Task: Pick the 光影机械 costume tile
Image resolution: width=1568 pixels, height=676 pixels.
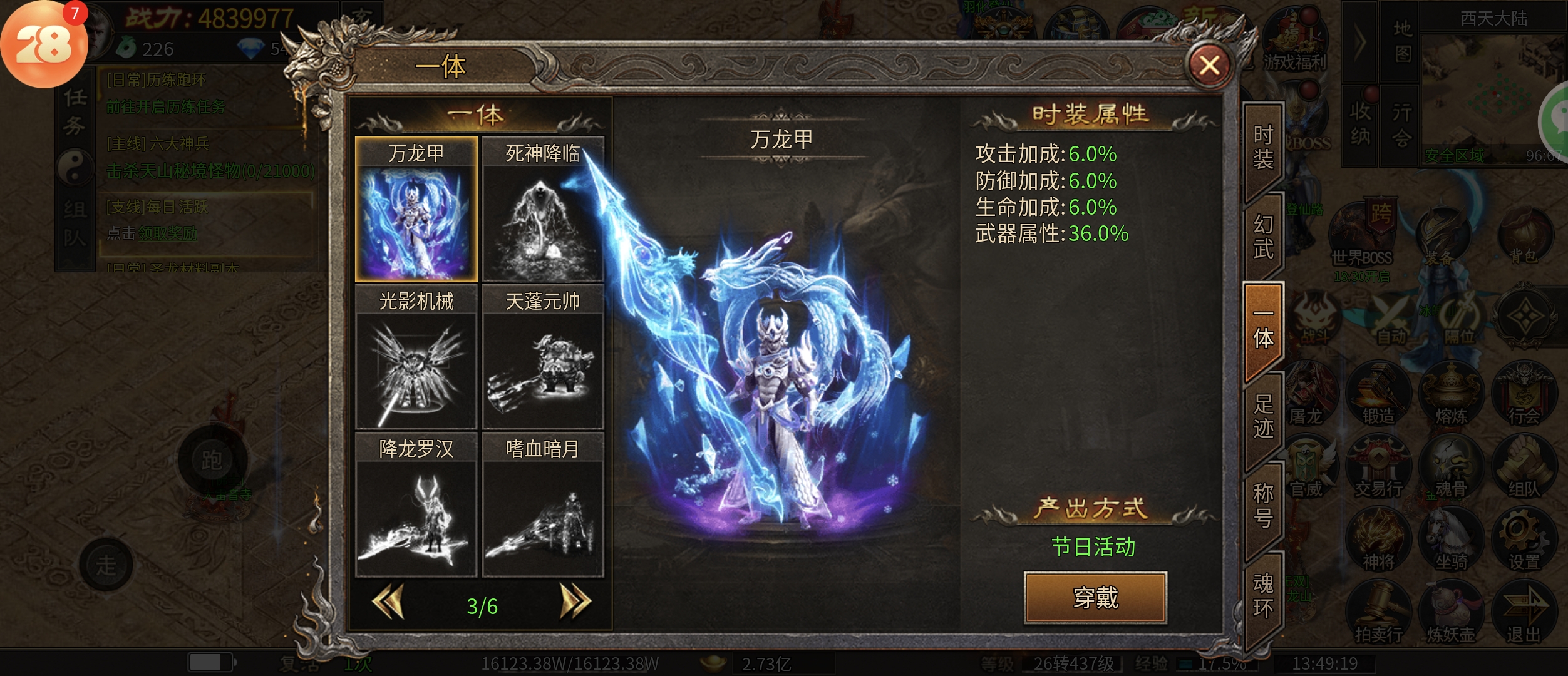Action: (x=416, y=357)
